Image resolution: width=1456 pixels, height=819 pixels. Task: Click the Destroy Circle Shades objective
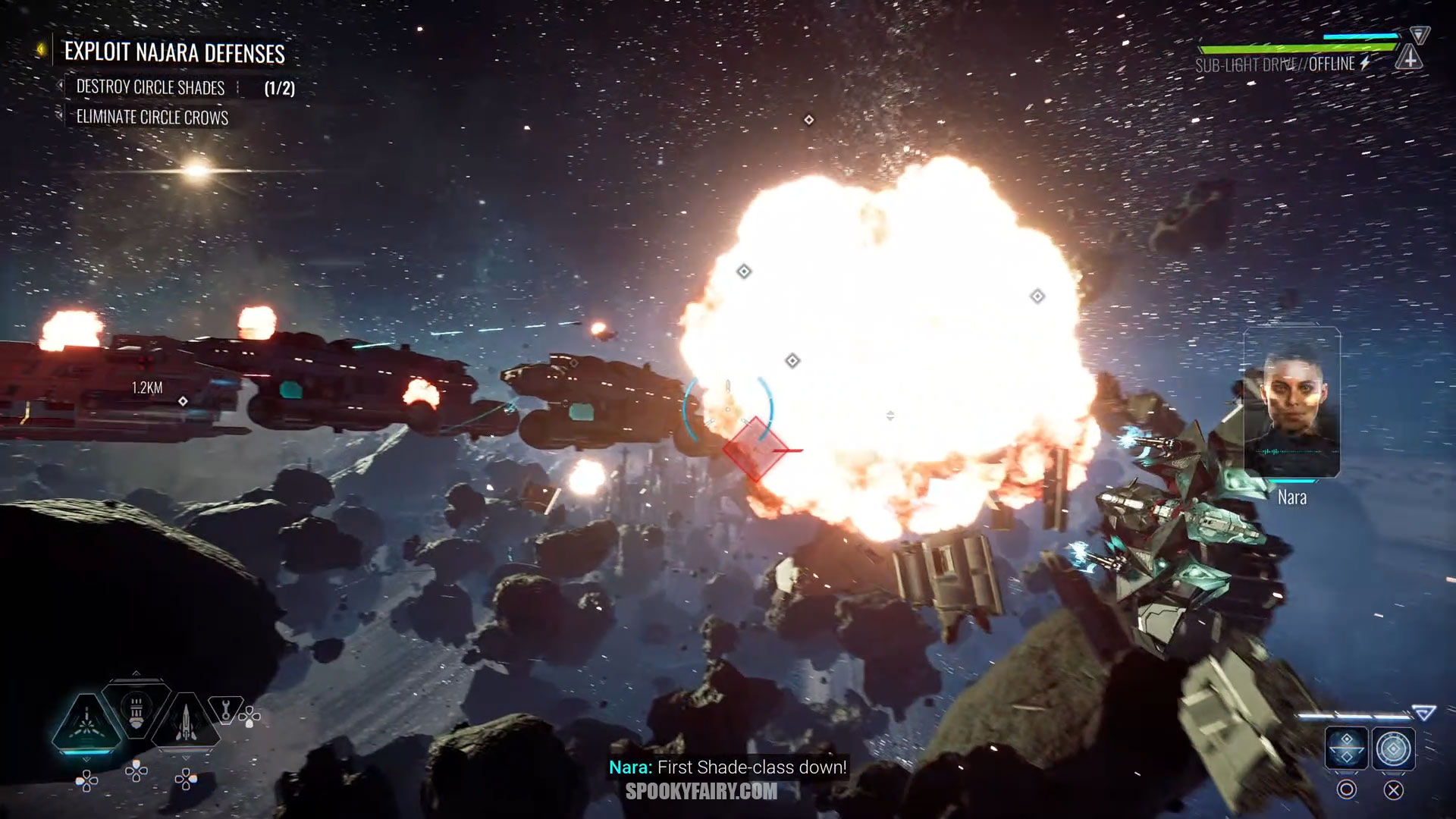point(150,88)
